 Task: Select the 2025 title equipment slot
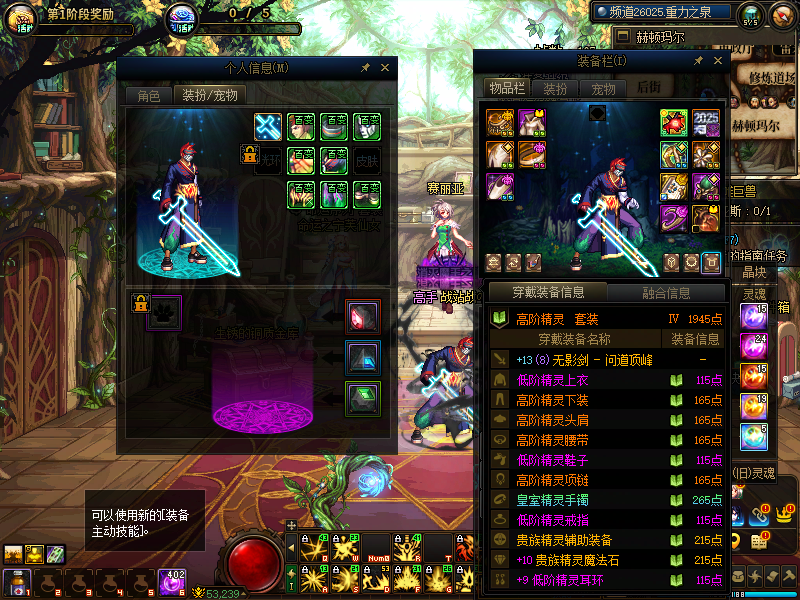(x=706, y=123)
